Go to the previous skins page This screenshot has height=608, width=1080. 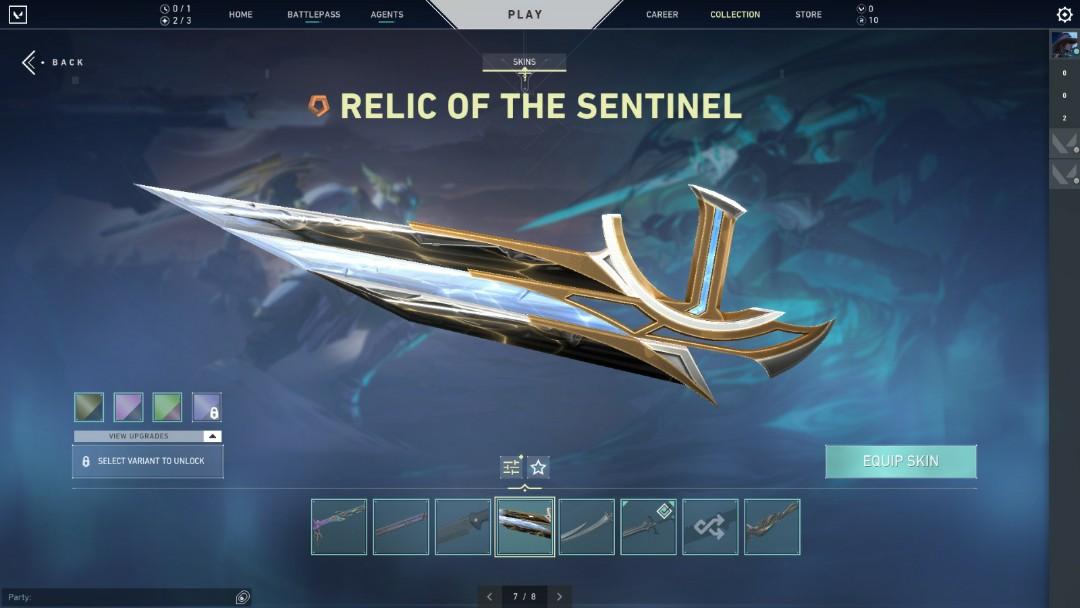pos(489,597)
